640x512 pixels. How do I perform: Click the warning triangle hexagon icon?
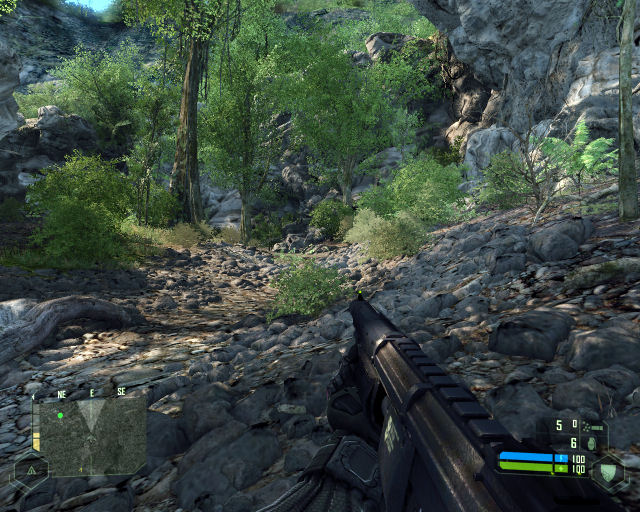(x=31, y=469)
